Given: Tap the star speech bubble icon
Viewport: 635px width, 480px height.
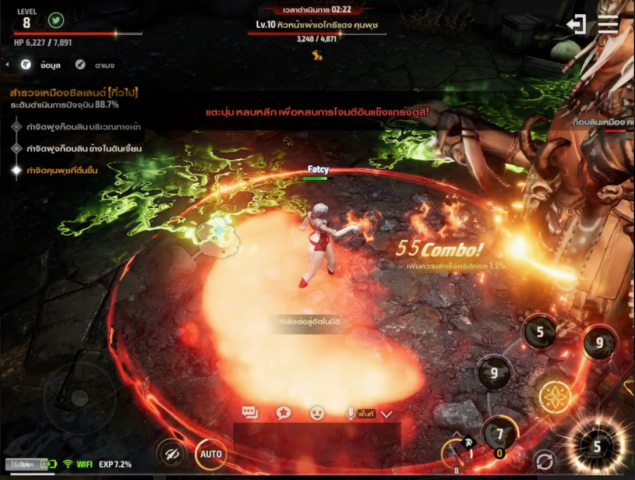Looking at the screenshot, I should click(x=283, y=412).
